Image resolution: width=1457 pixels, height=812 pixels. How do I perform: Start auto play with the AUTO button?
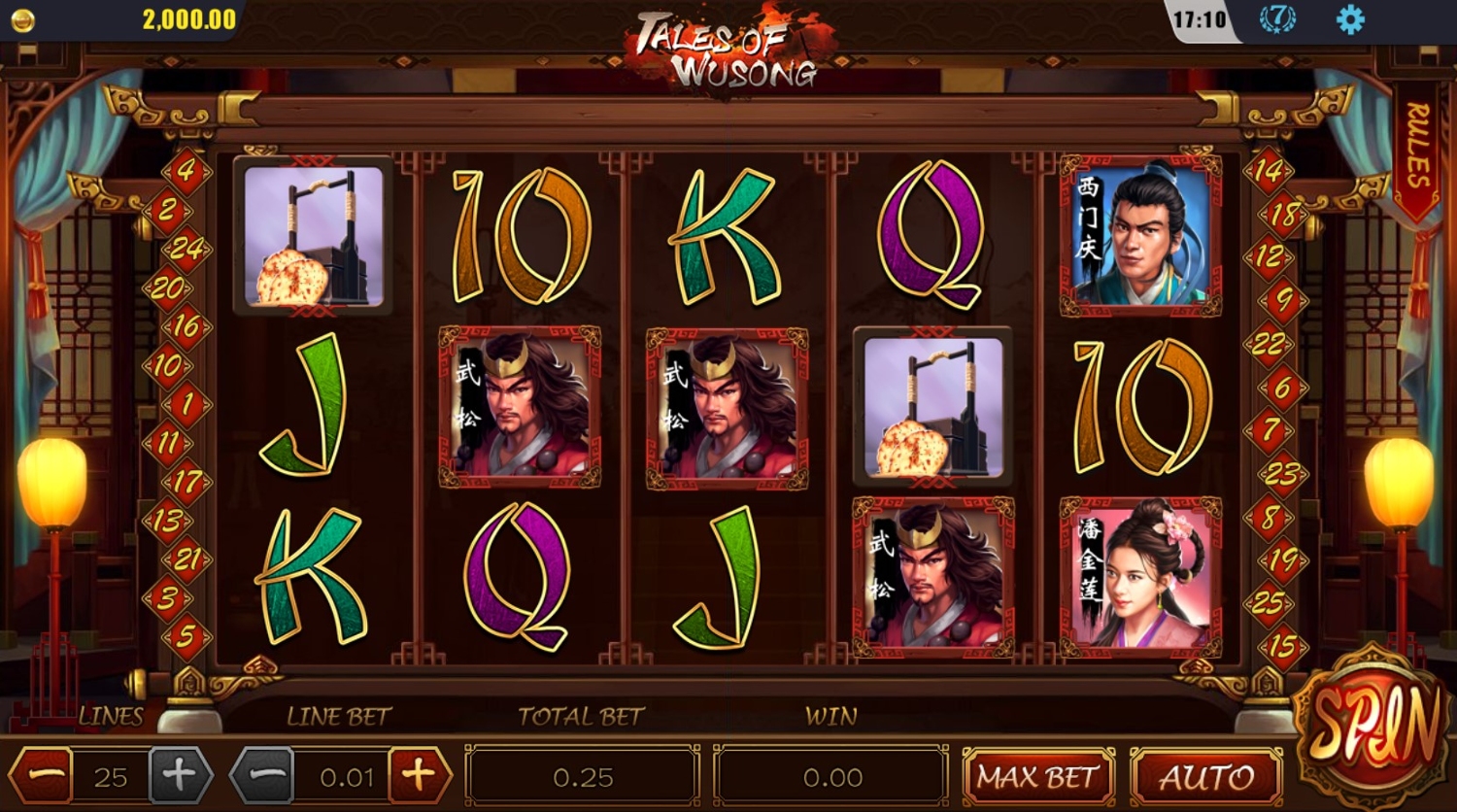pos(1207,777)
